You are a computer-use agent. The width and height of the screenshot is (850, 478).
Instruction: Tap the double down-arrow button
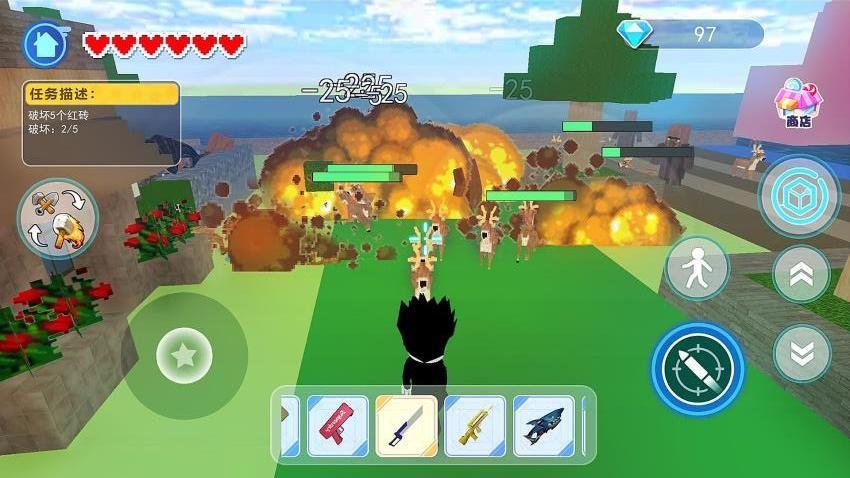801,352
